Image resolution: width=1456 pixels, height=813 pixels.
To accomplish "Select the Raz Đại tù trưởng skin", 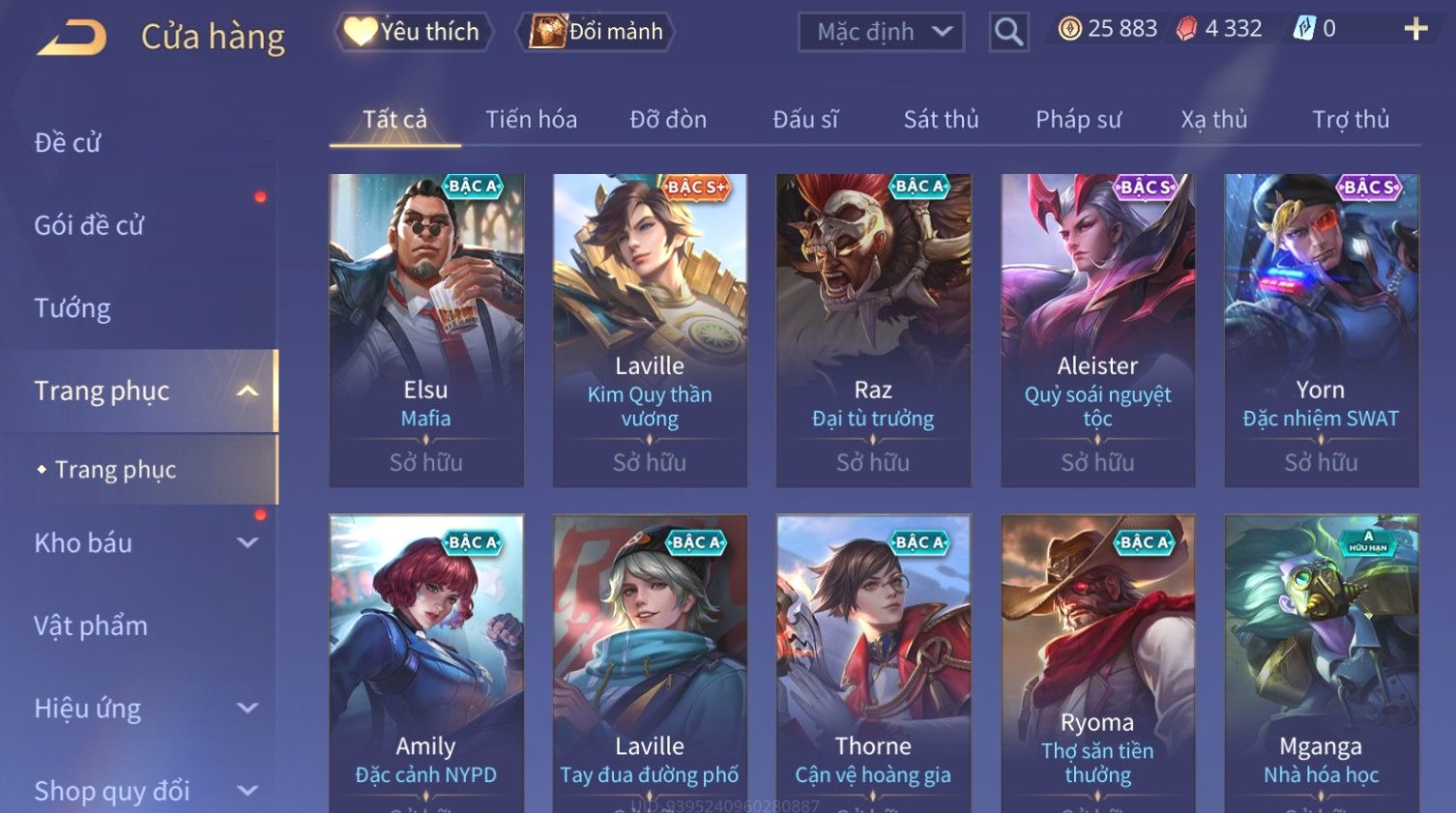I will click(x=873, y=330).
